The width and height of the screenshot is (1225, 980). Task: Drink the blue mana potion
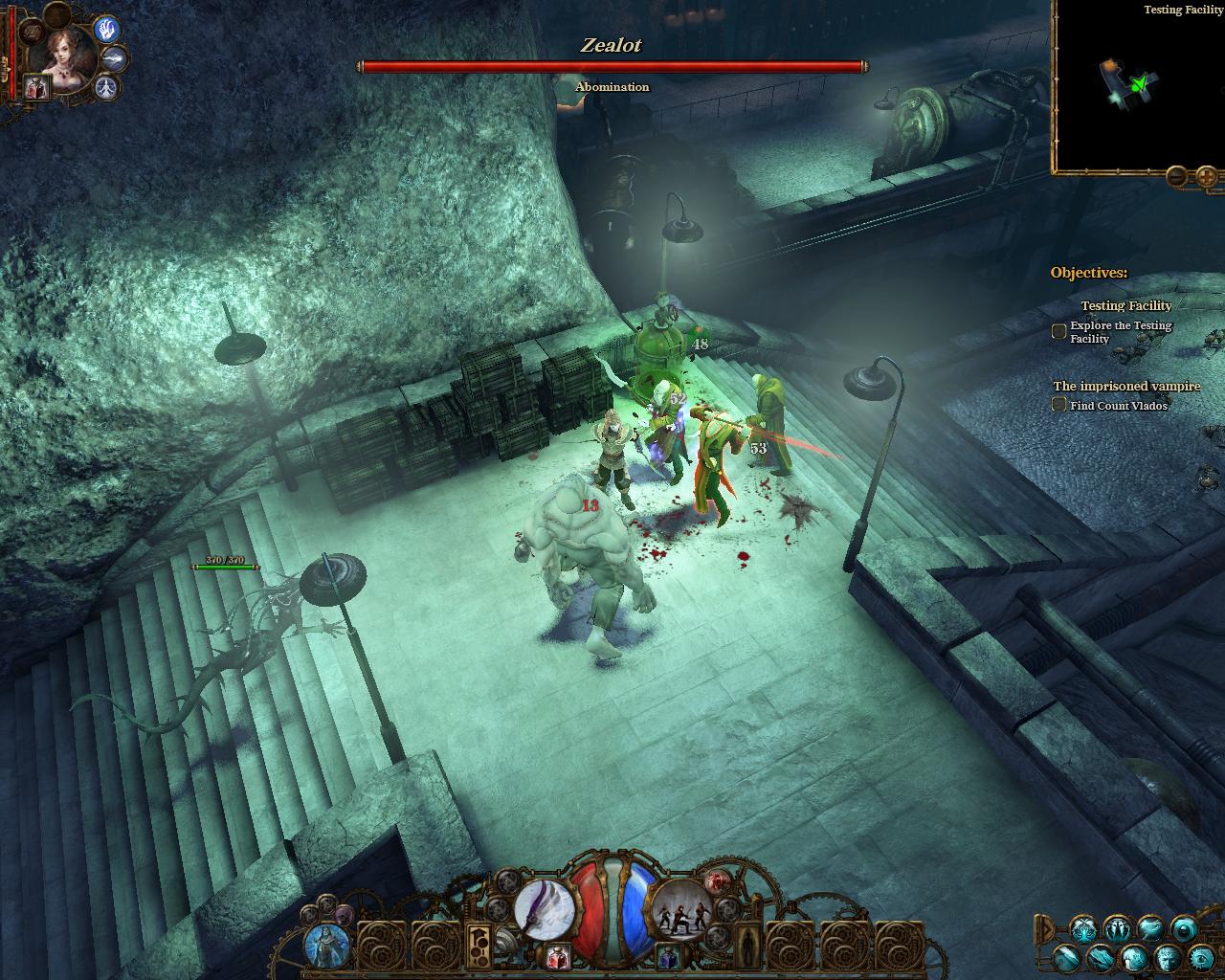669,955
